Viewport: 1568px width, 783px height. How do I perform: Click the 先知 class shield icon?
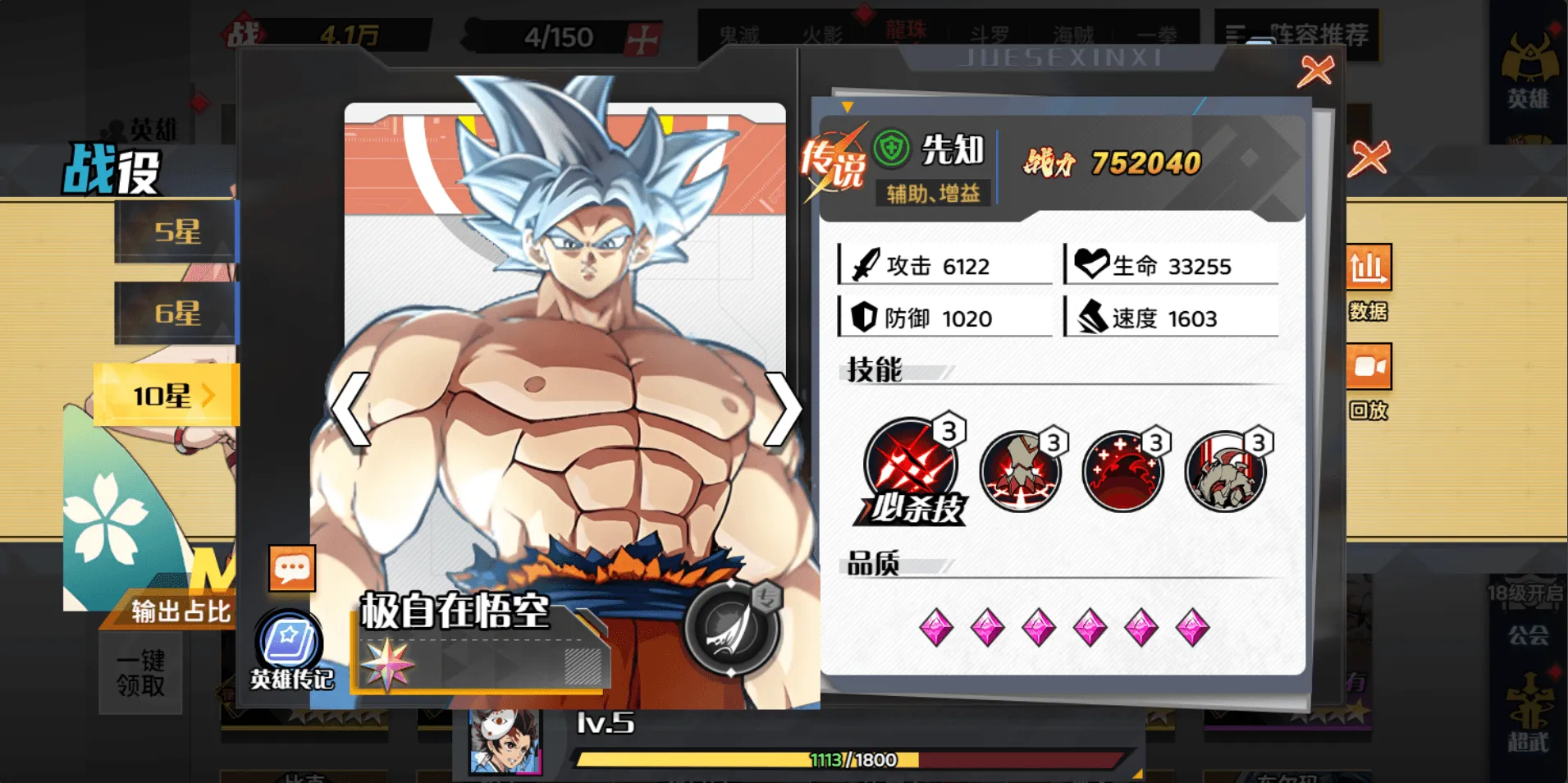click(891, 149)
